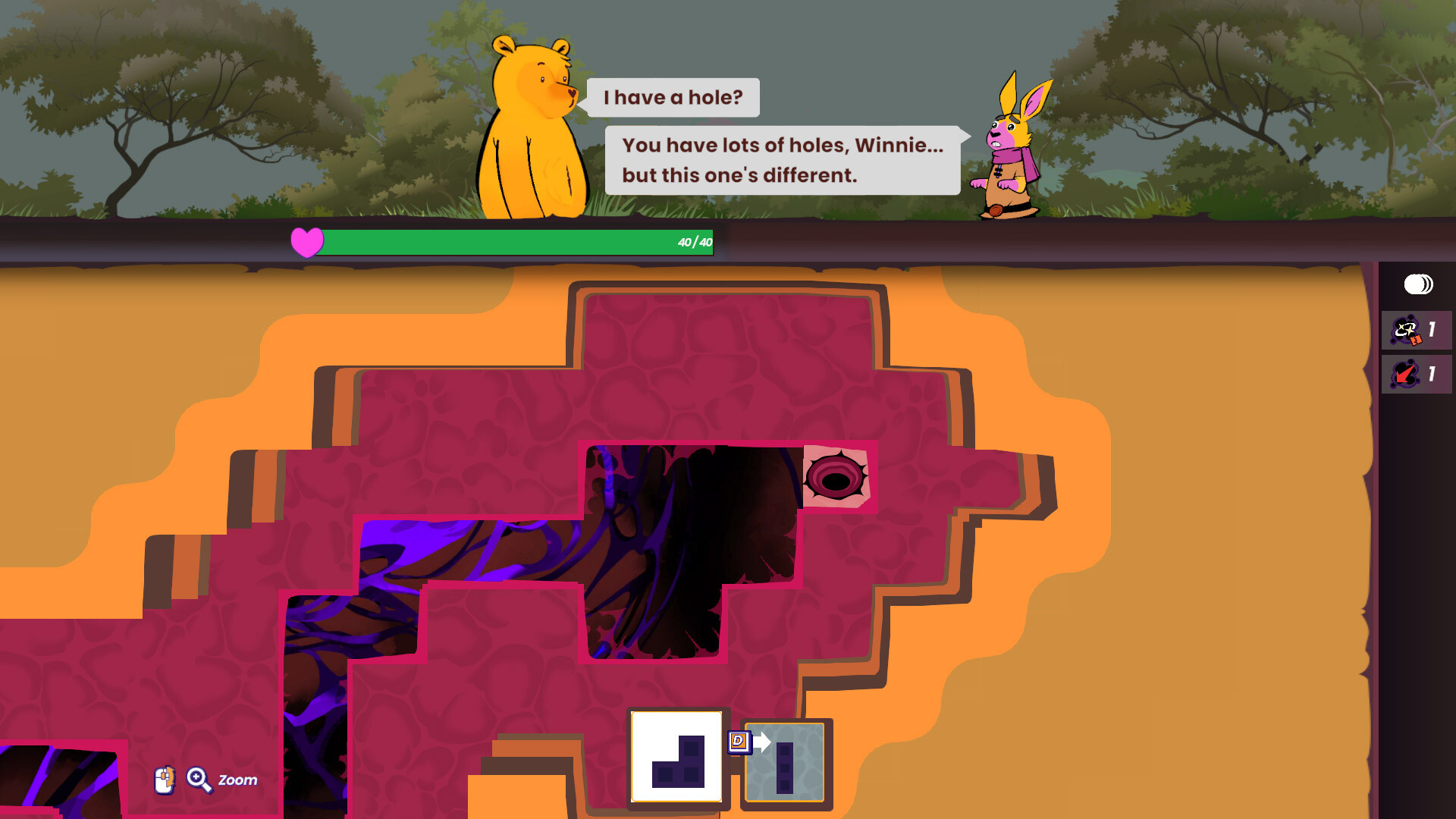Click the current L-shaped piece preview
Viewport: 1456px width, 819px height.
coord(676,760)
